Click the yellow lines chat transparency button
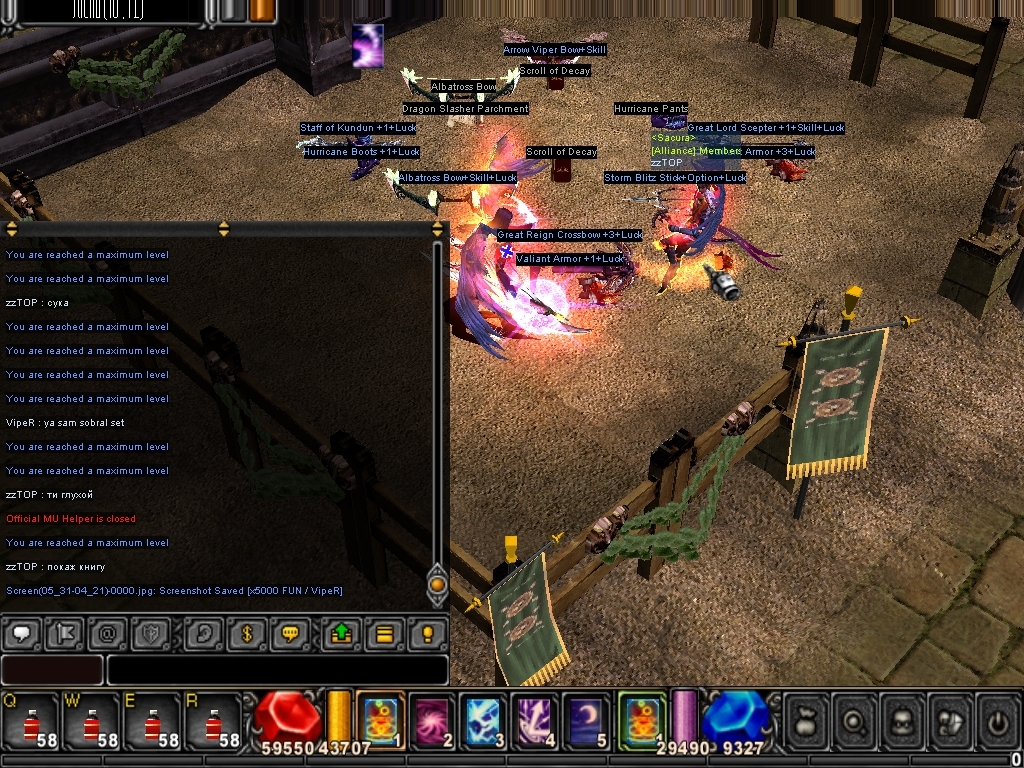The width and height of the screenshot is (1024, 768). [x=384, y=633]
